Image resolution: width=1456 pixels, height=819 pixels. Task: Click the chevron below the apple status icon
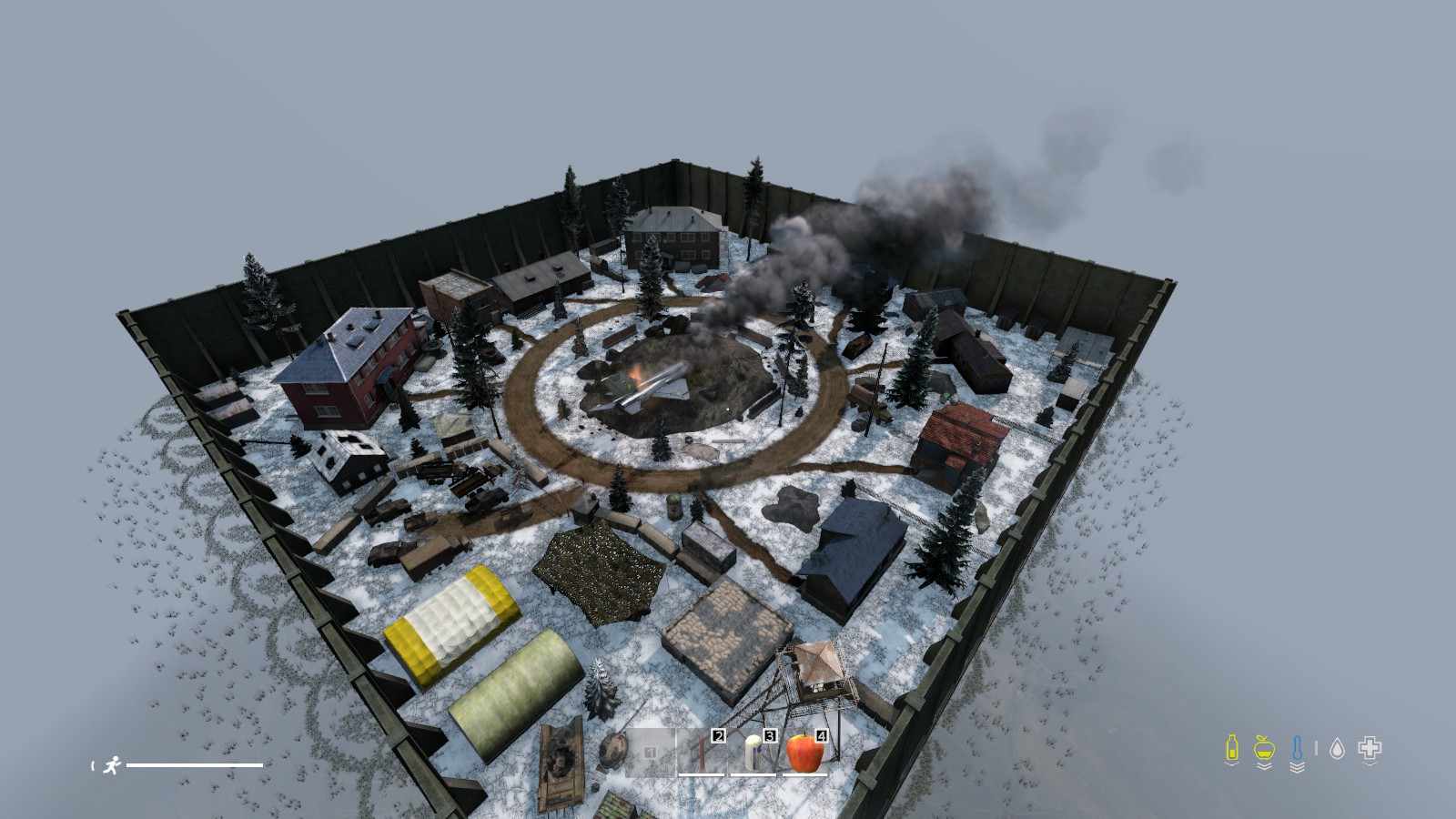1263,766
